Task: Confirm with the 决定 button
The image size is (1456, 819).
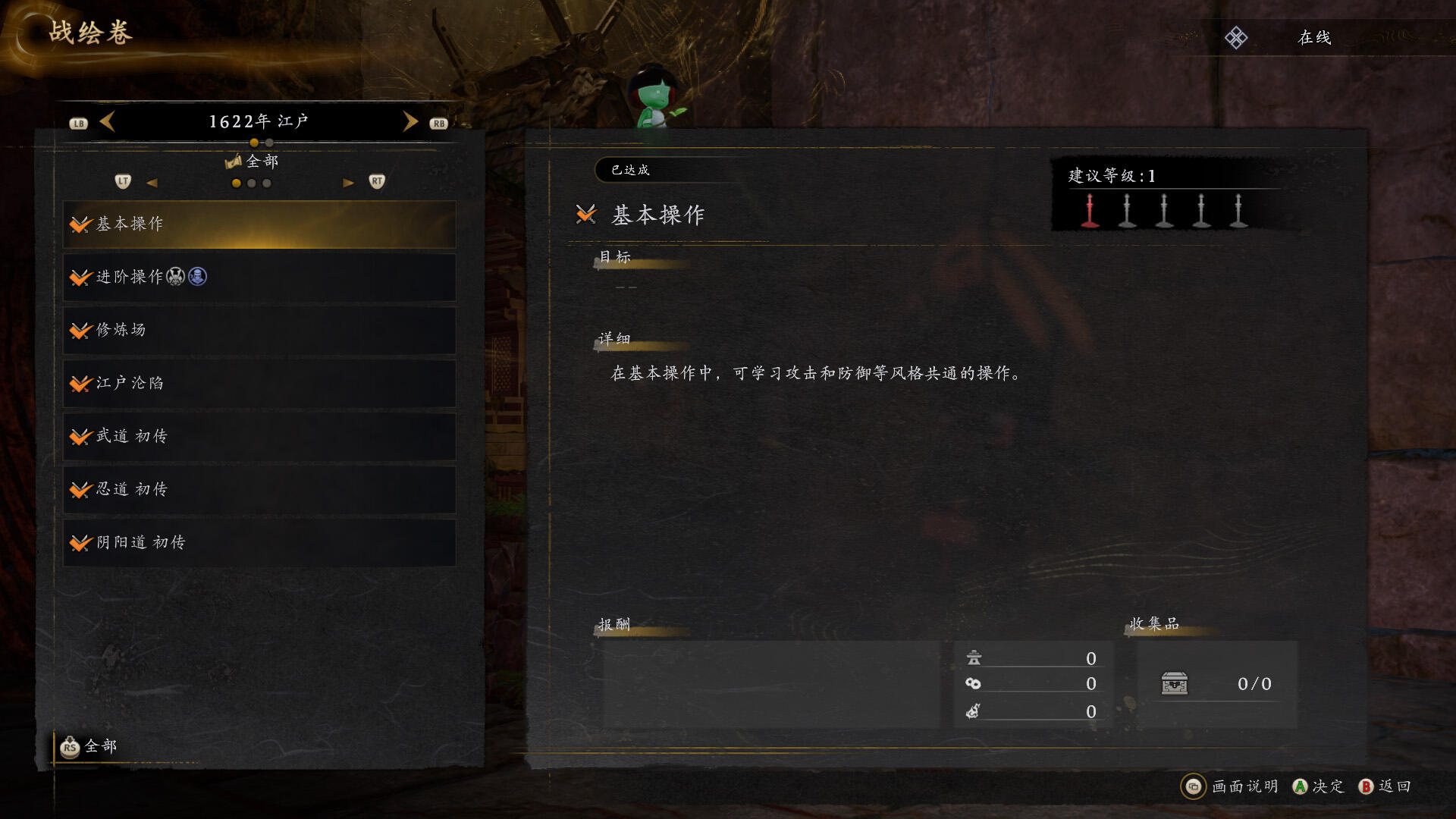Action: pos(1318,786)
